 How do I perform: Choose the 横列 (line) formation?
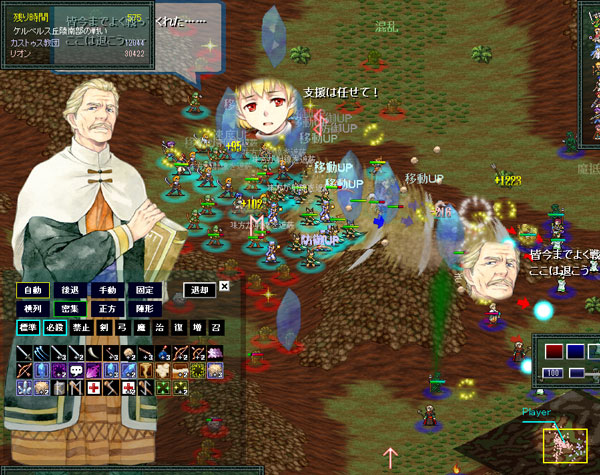click(x=32, y=309)
